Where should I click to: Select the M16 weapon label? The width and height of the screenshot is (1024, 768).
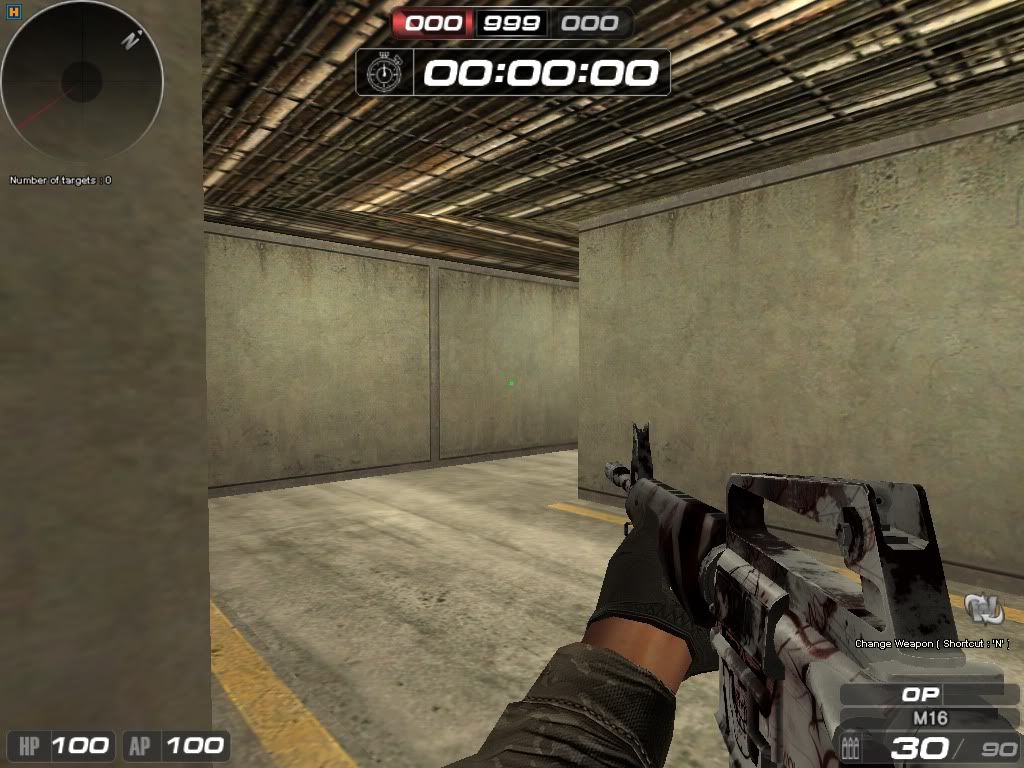click(x=930, y=718)
